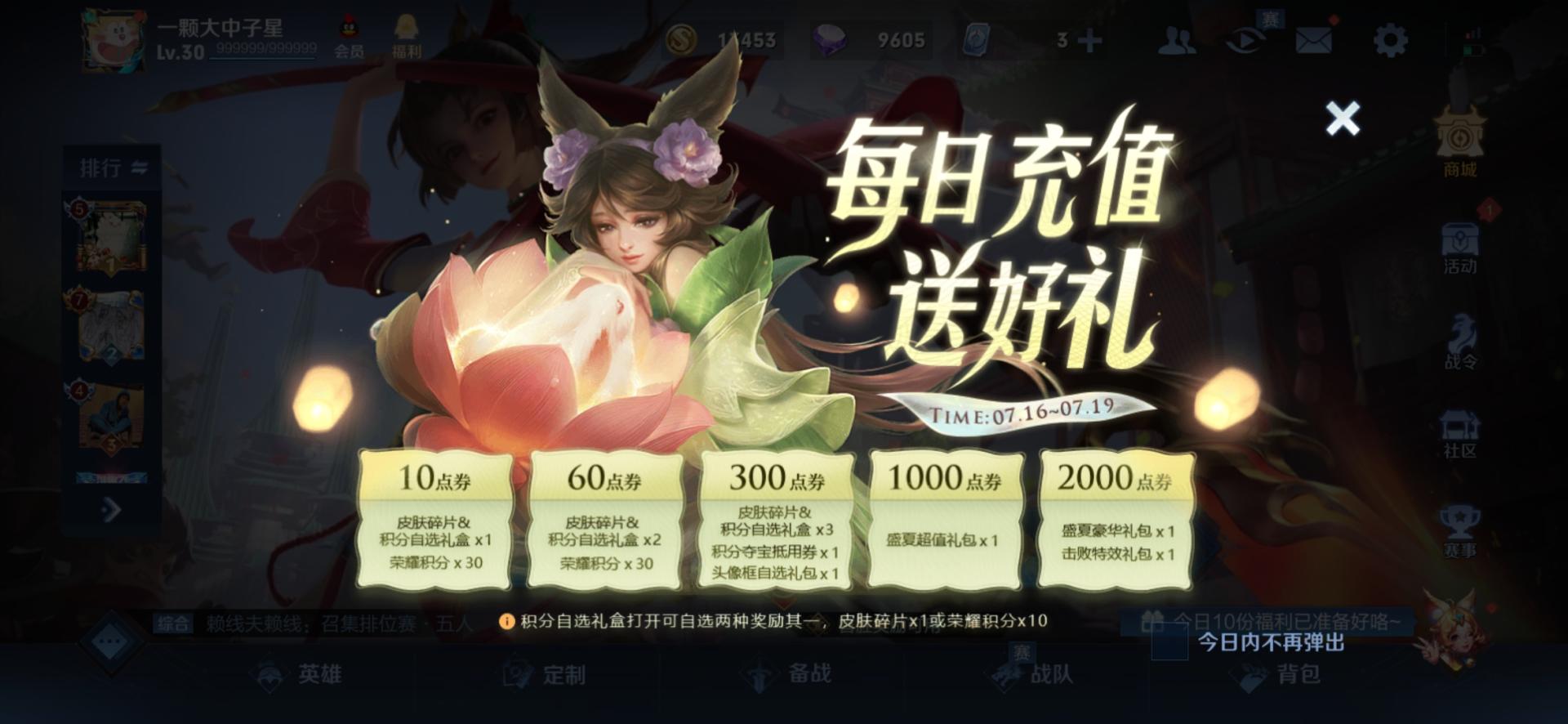Screen dimensions: 1568x724
Task: Open the friends list icon
Action: pos(1176,39)
